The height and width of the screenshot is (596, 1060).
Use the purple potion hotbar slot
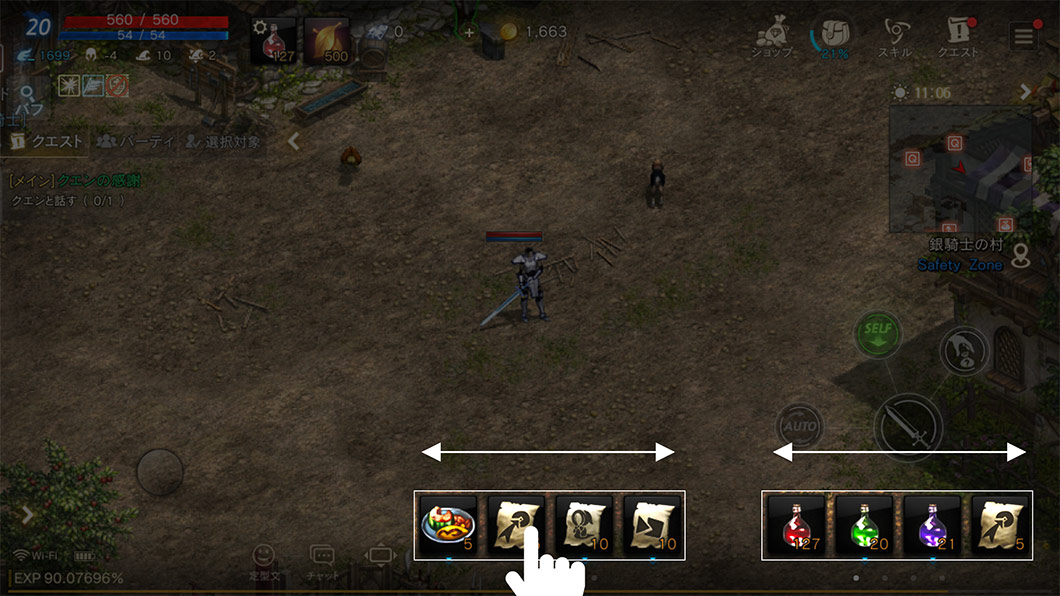[931, 524]
